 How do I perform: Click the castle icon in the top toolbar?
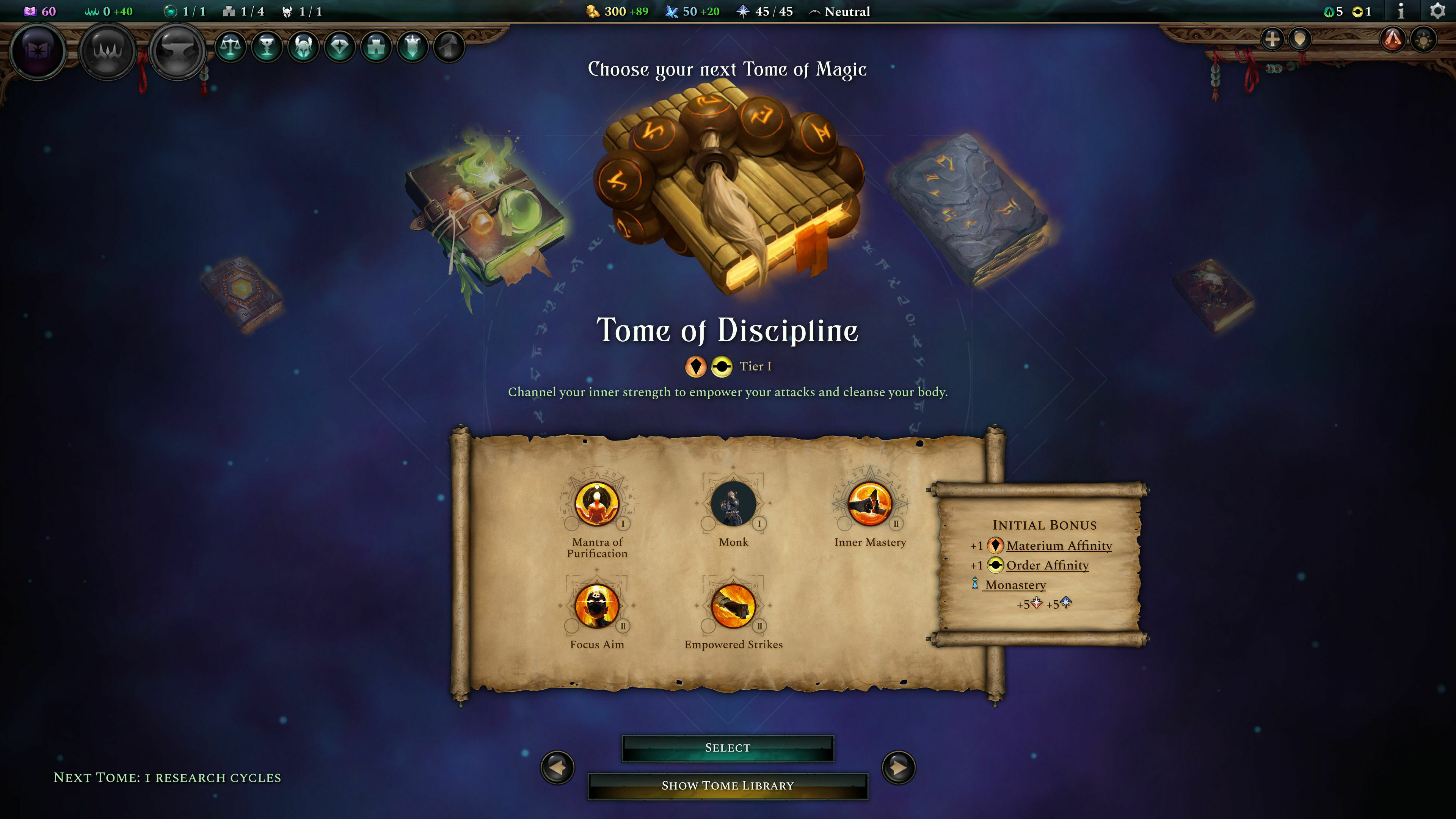point(377,46)
